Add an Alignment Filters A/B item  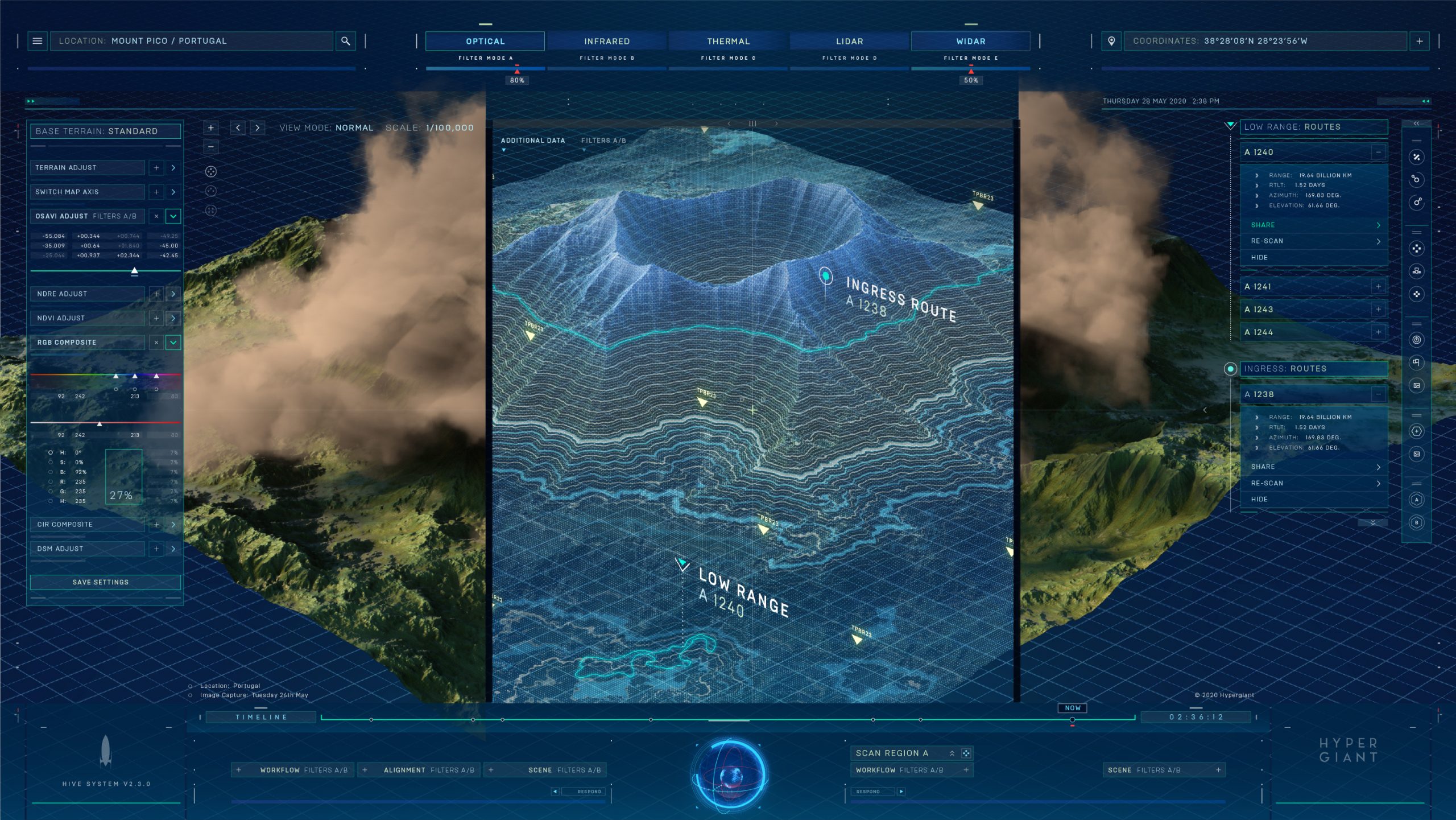[365, 770]
